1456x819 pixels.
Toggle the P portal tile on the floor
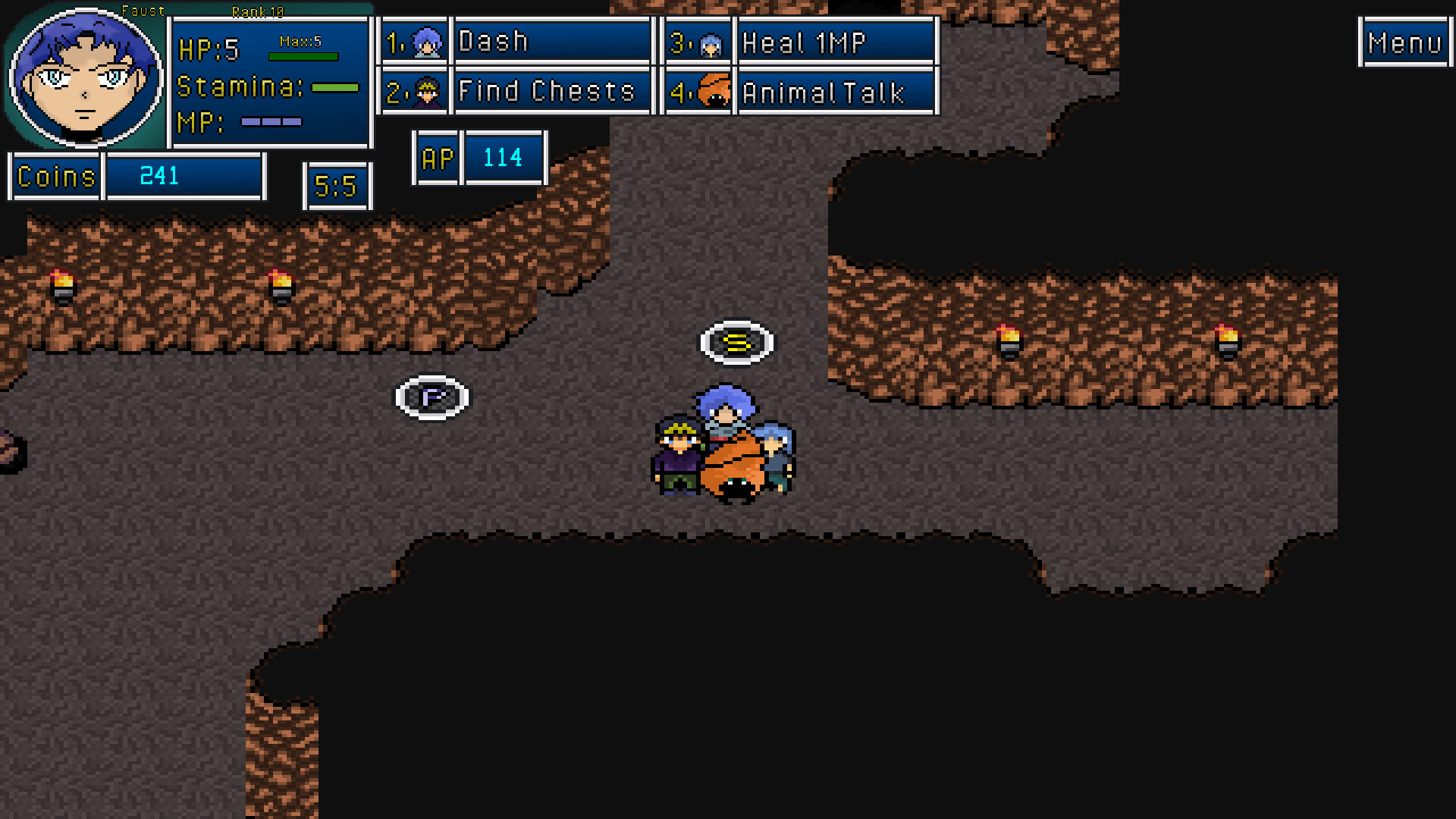(x=432, y=397)
